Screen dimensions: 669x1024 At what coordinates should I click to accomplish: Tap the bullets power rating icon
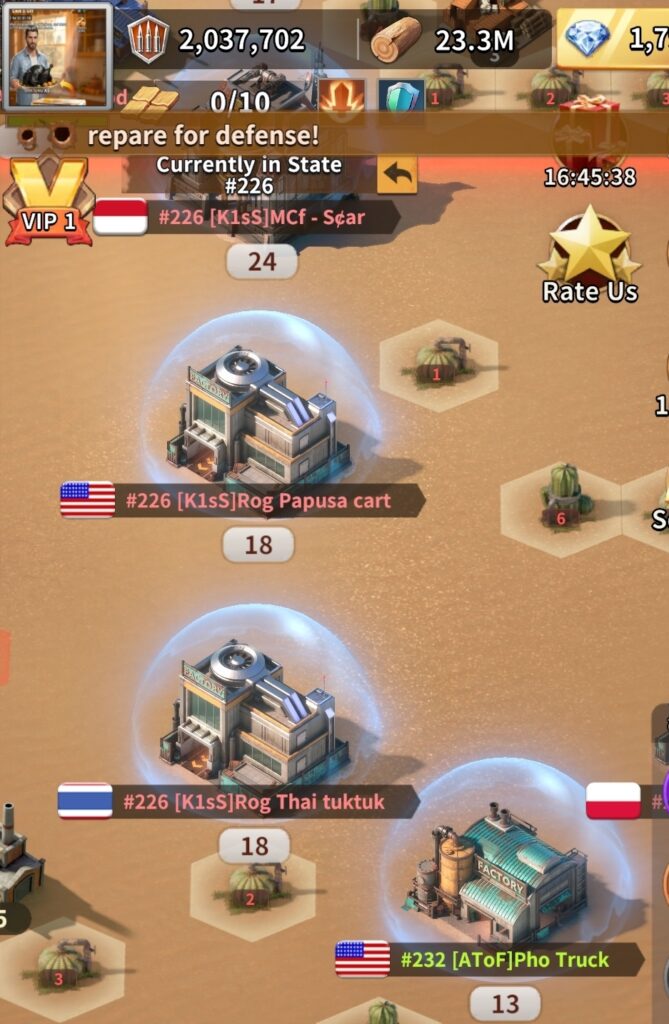[149, 40]
